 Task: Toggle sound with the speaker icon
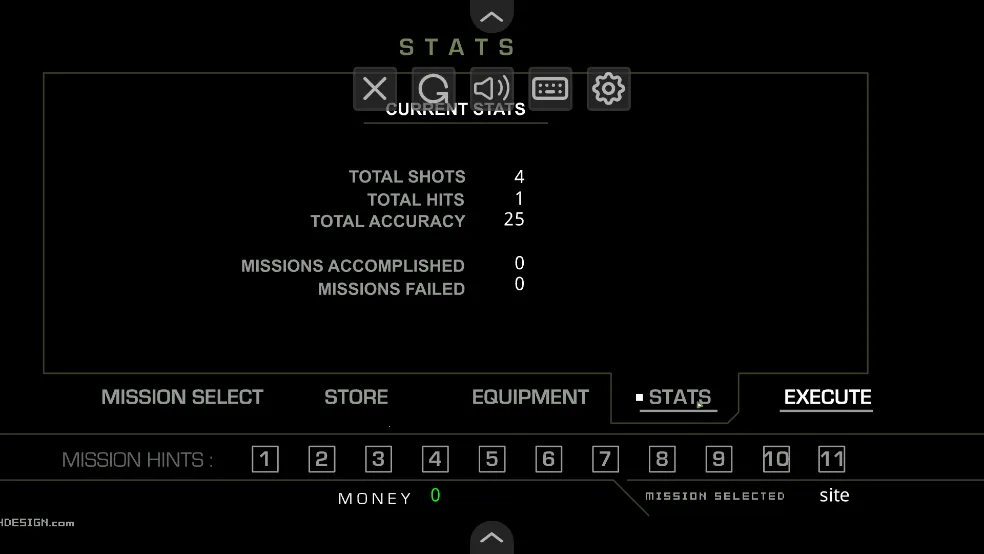[x=492, y=89]
